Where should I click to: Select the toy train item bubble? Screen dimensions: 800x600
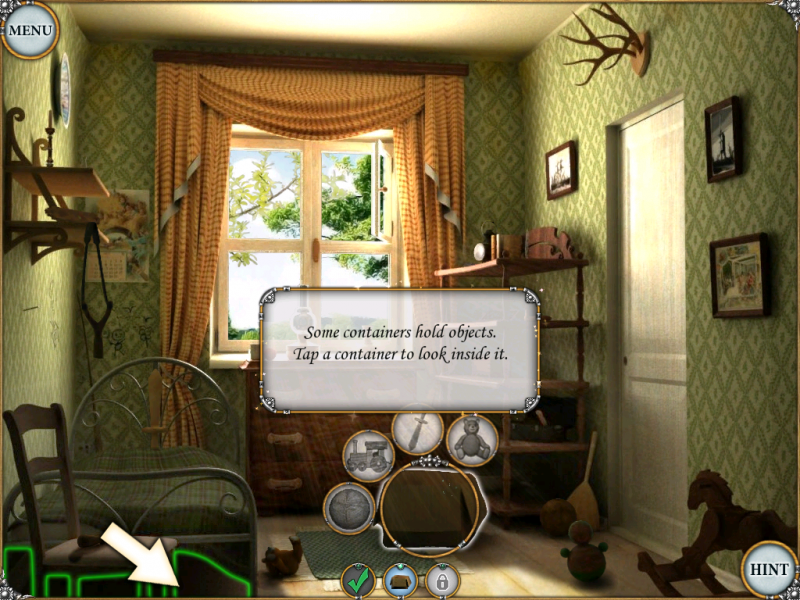coord(367,455)
